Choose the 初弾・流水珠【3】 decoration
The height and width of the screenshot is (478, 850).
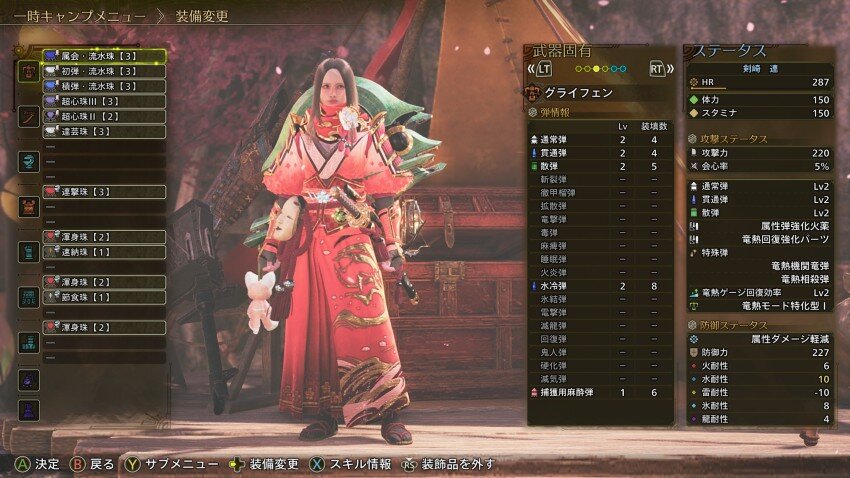pos(104,71)
